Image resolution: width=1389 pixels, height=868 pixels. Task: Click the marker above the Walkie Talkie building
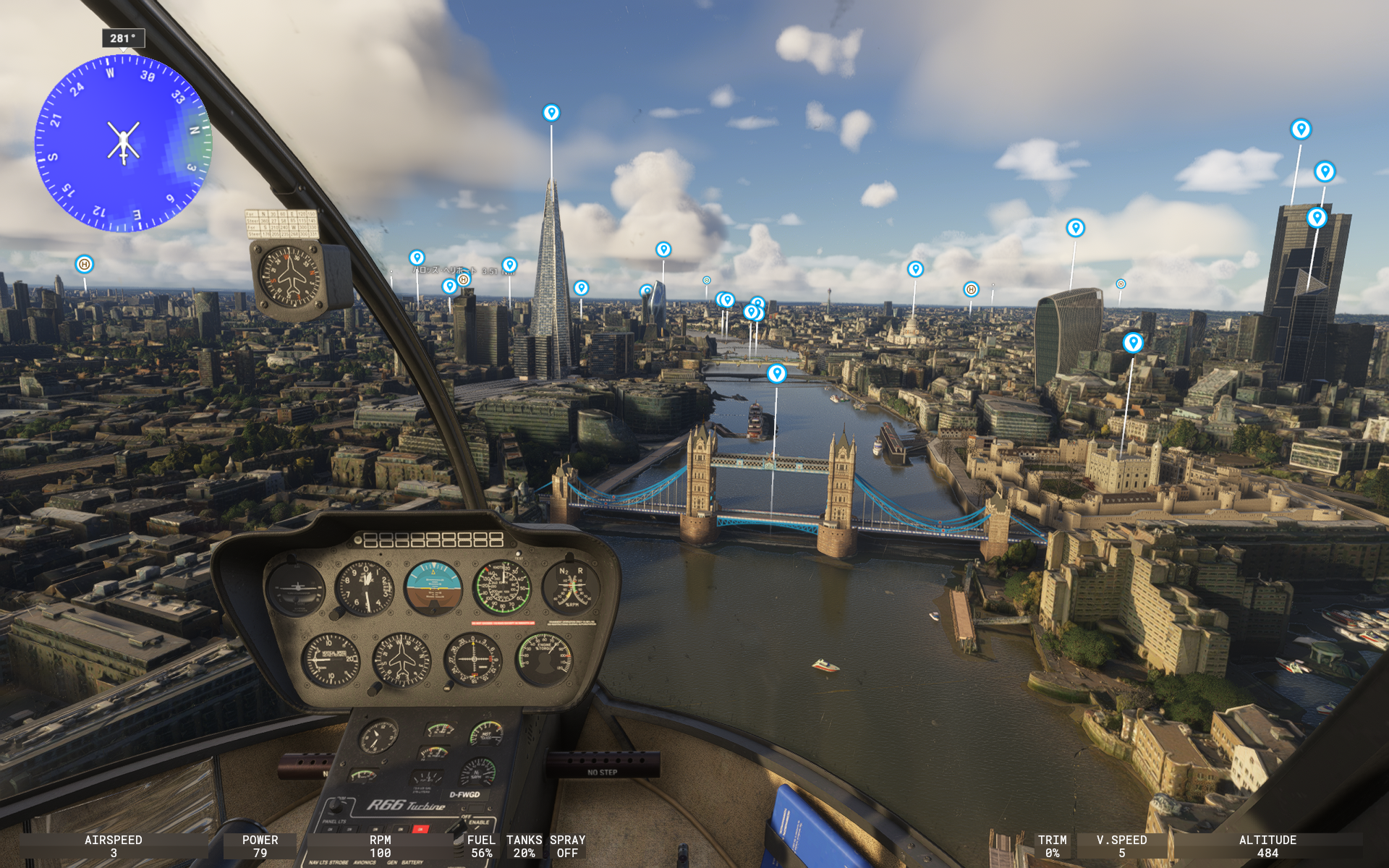(x=1076, y=229)
